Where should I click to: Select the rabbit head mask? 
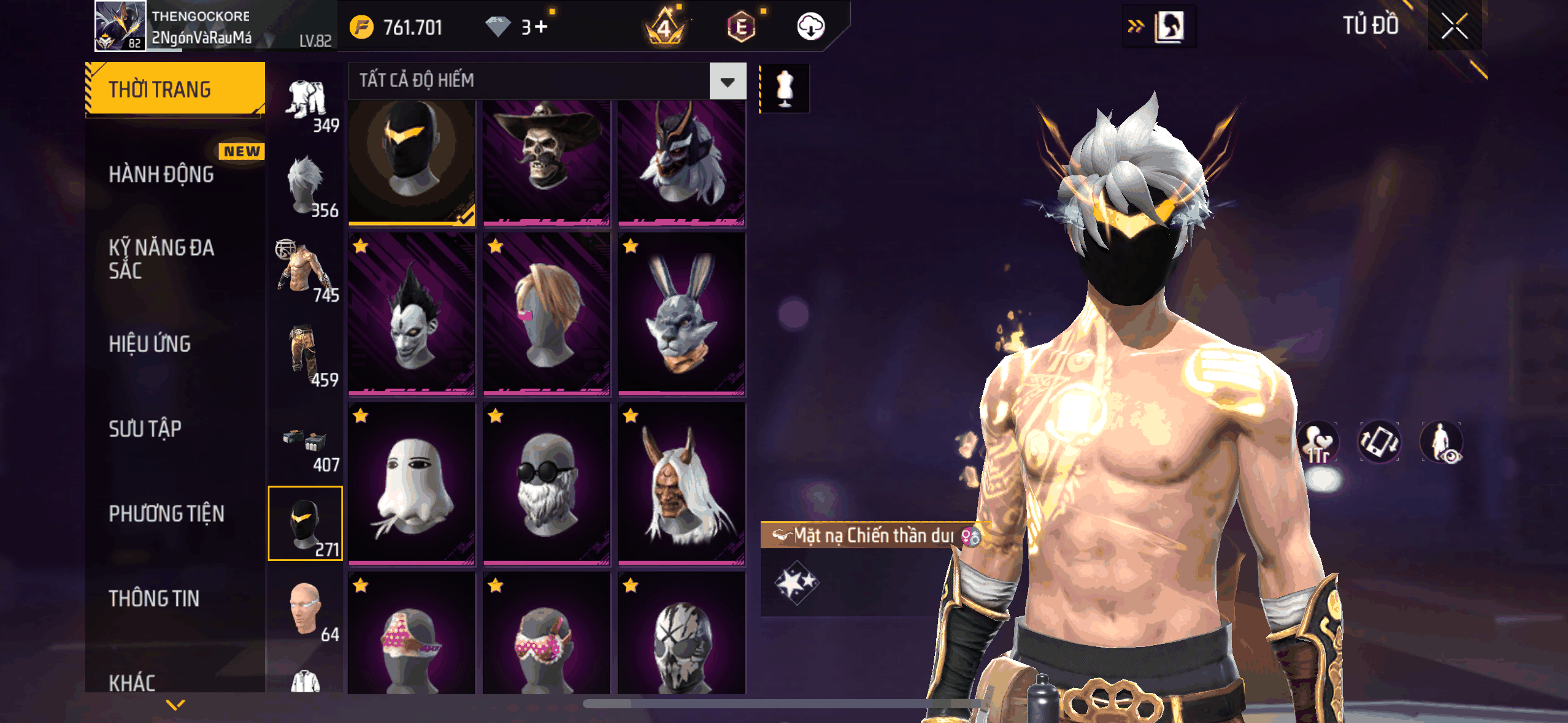pos(681,313)
